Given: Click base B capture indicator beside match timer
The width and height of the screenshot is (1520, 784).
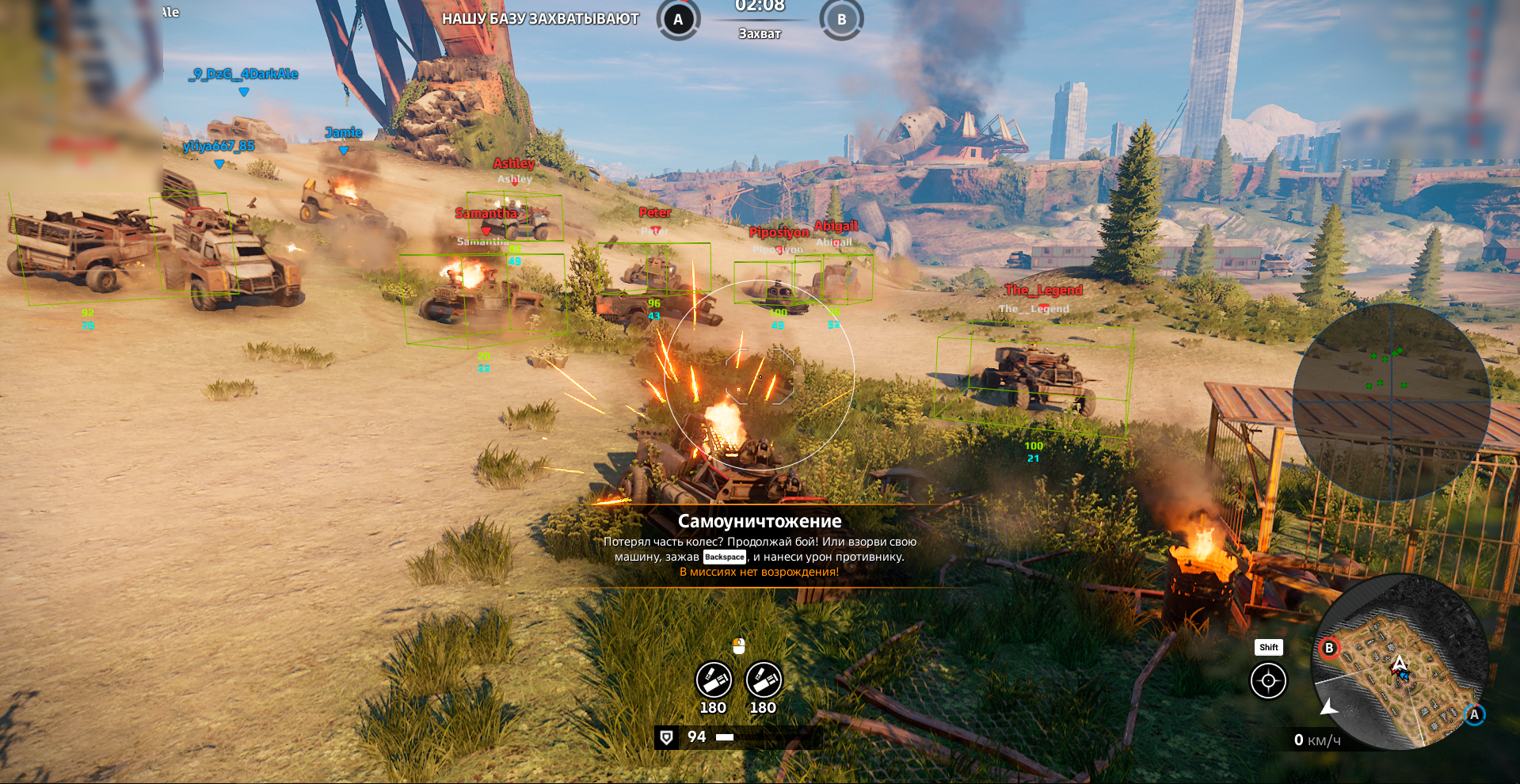Looking at the screenshot, I should tap(841, 20).
